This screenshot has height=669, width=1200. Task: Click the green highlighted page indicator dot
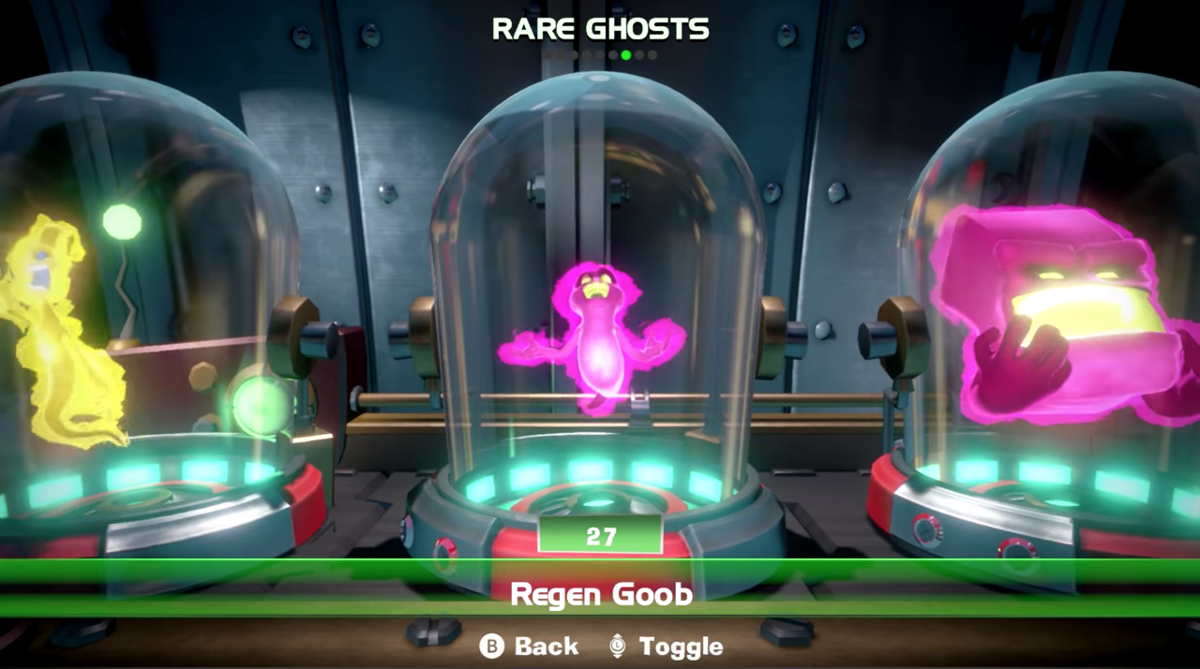click(x=626, y=55)
